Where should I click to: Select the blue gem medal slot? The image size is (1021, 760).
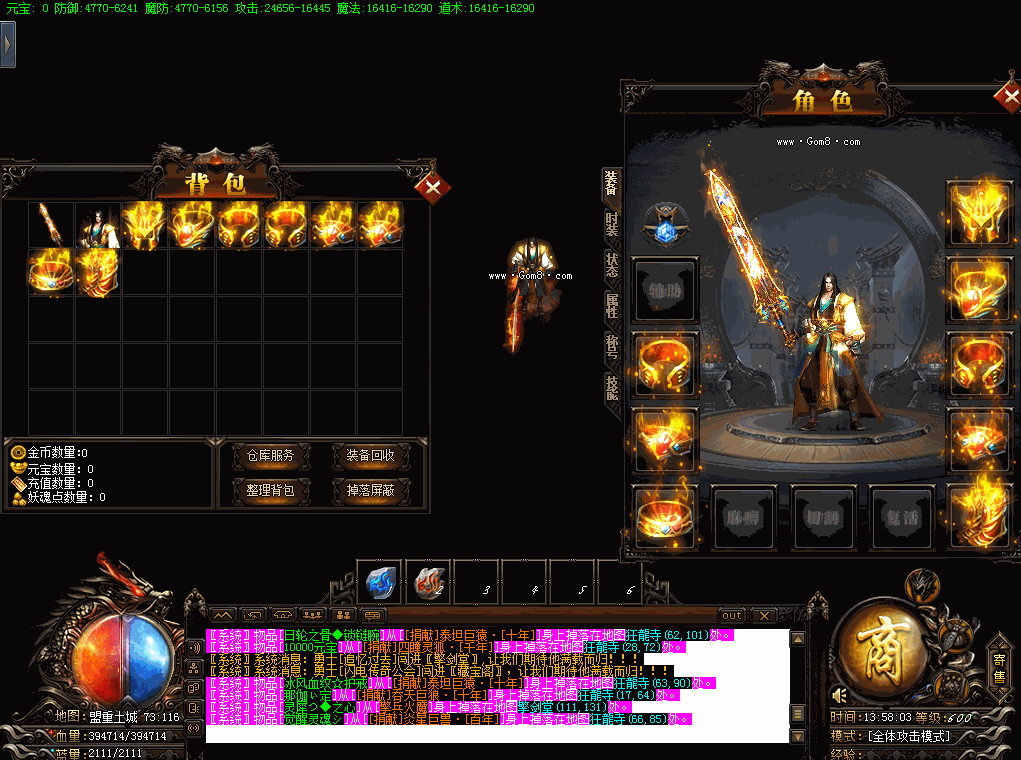[x=662, y=224]
